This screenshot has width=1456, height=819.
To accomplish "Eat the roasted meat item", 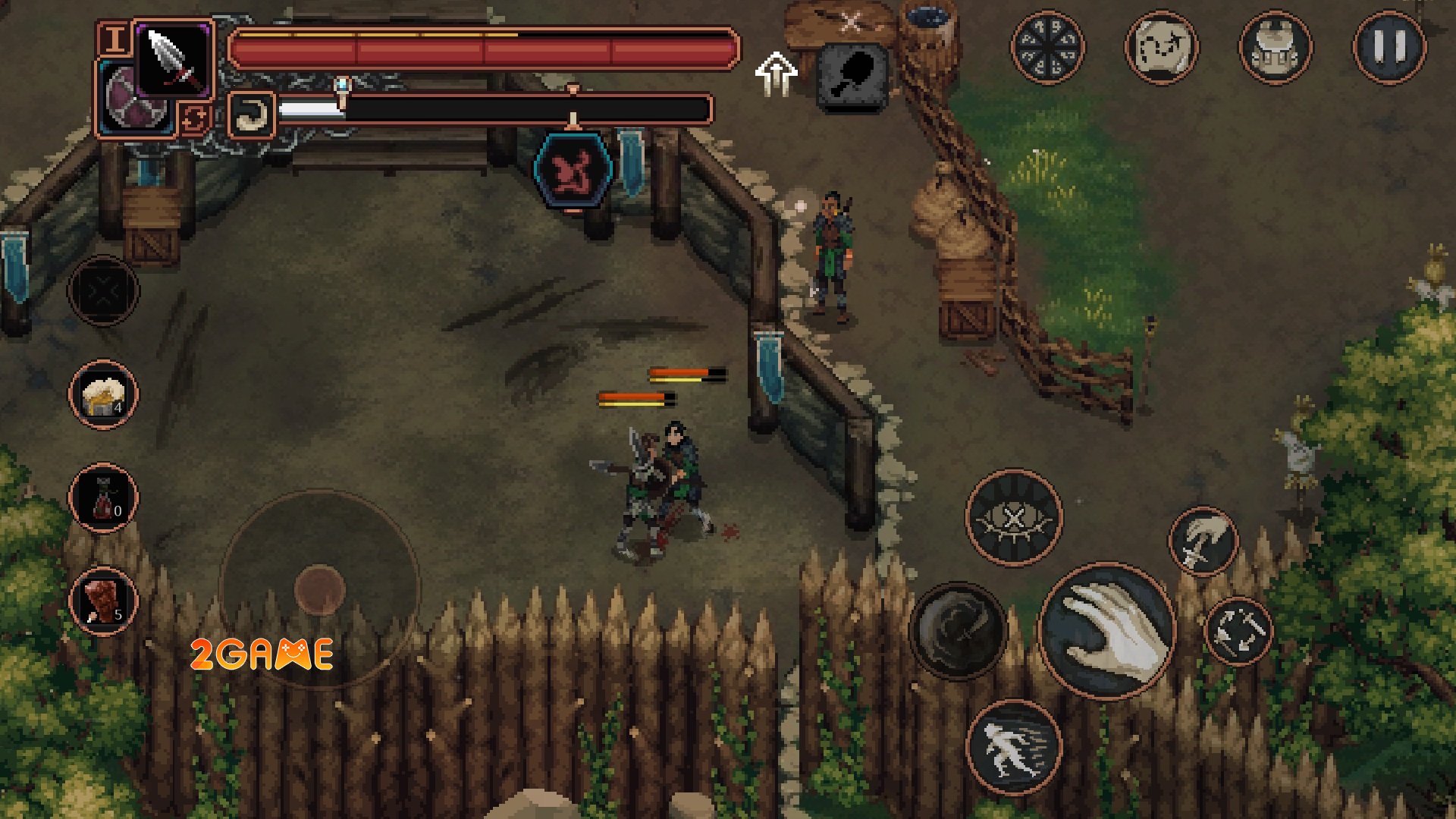I will coord(103,601).
